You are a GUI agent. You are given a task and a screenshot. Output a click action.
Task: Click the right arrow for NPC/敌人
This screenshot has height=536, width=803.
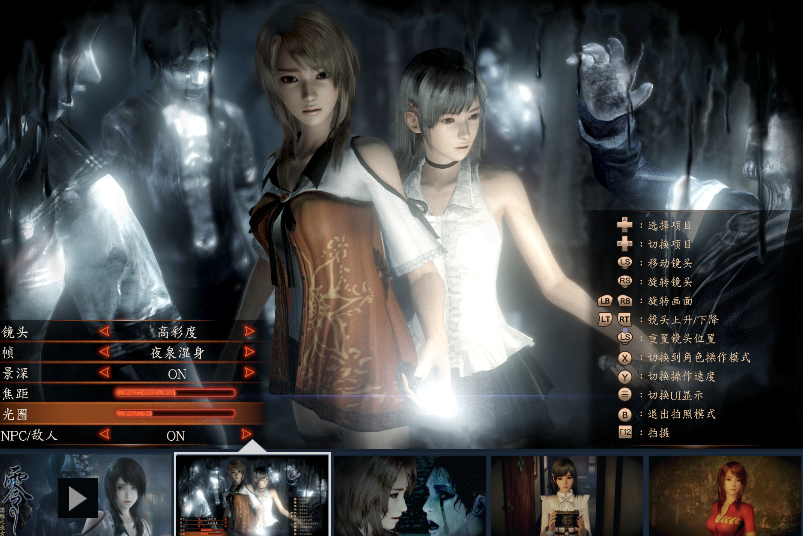click(247, 435)
